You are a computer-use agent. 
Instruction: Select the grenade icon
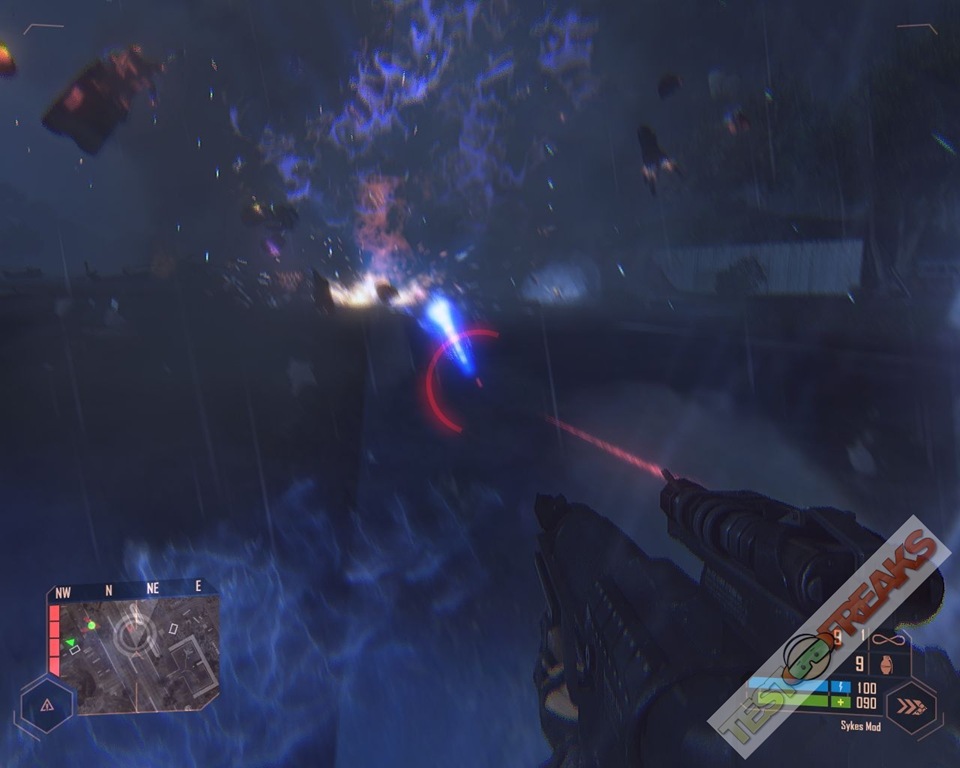pyautogui.click(x=888, y=664)
